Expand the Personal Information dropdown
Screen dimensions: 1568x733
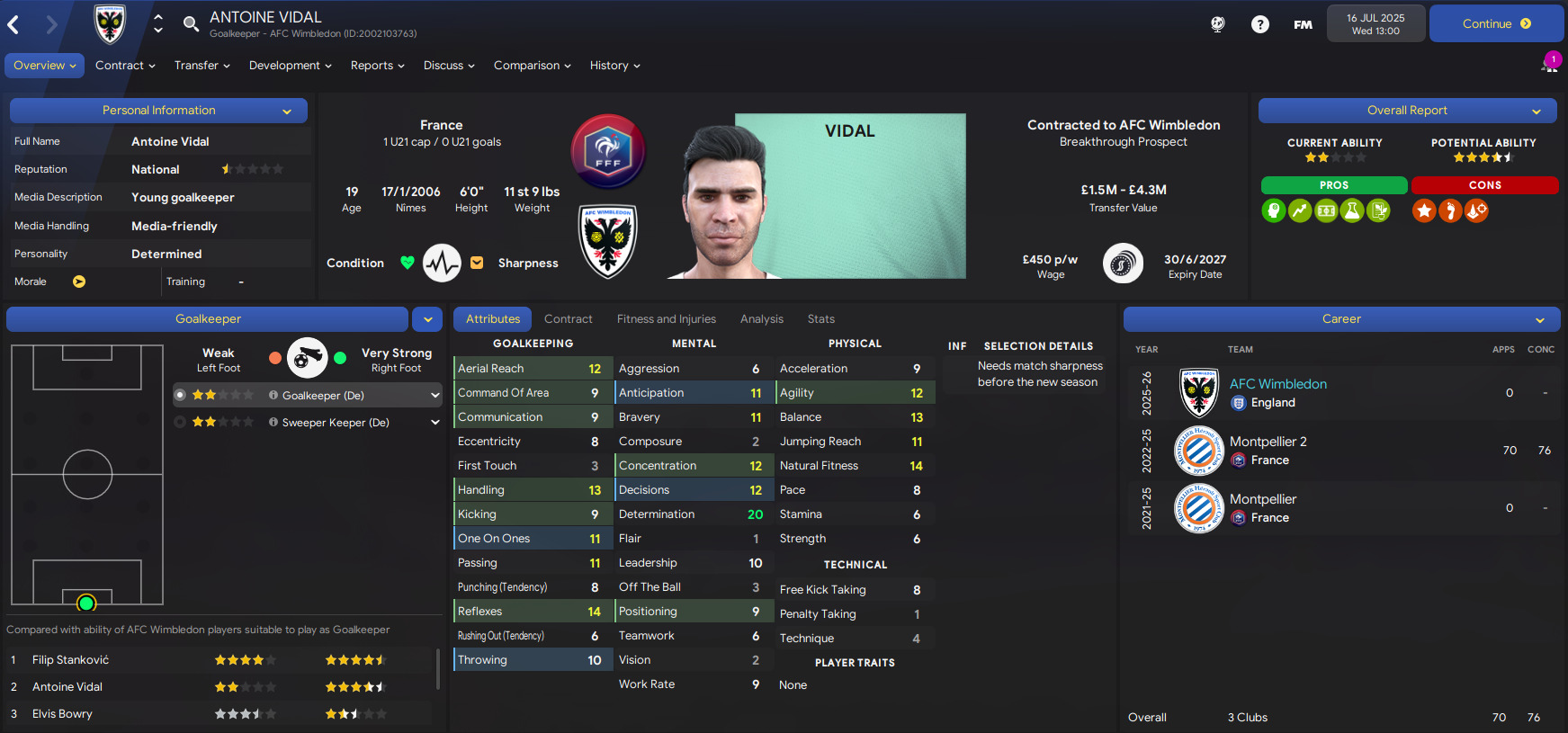click(x=287, y=112)
